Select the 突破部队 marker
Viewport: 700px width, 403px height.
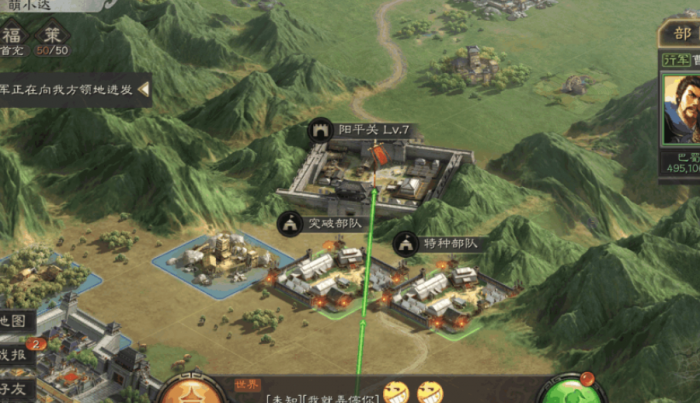290,224
